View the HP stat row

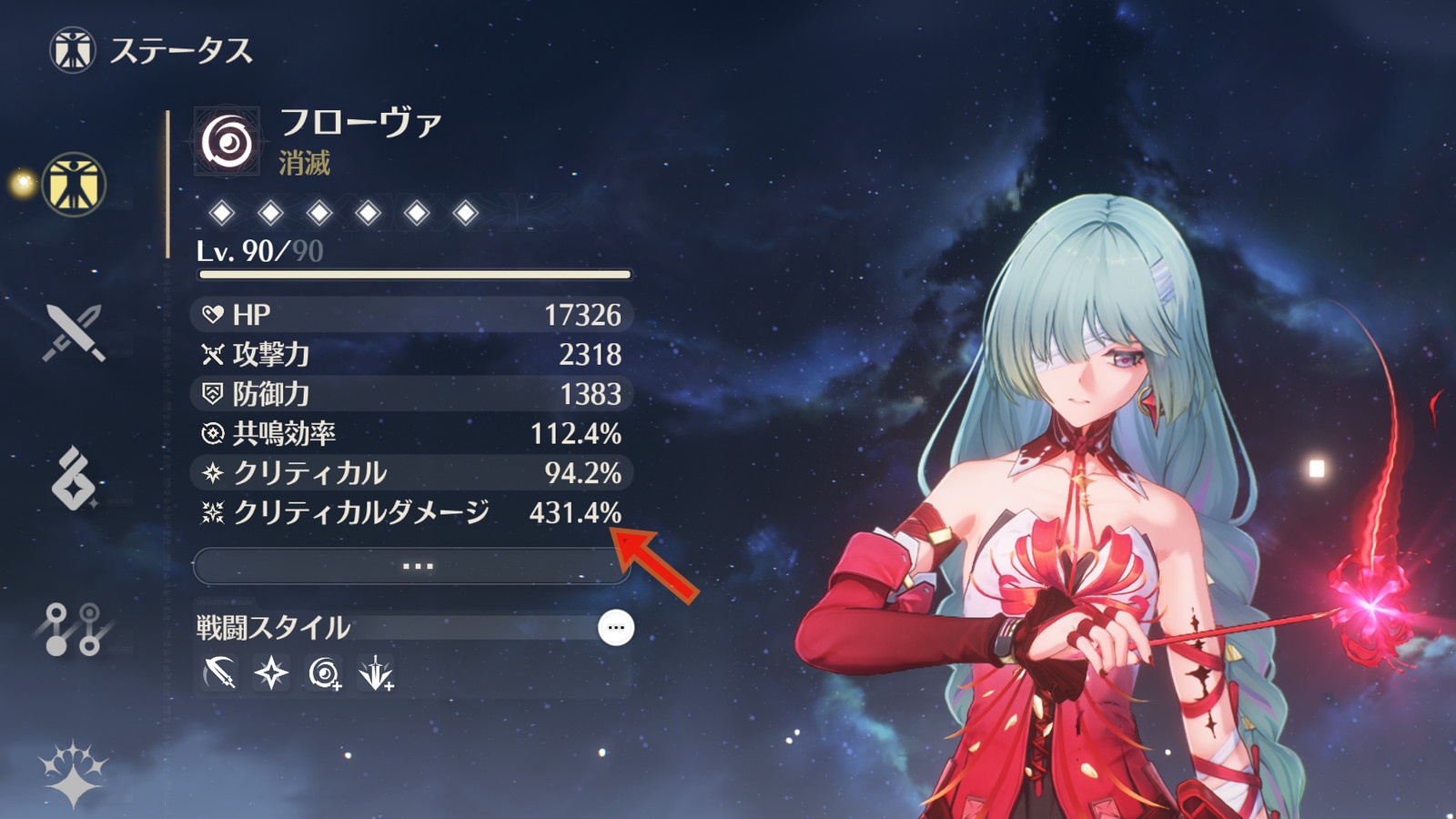pyautogui.click(x=411, y=315)
